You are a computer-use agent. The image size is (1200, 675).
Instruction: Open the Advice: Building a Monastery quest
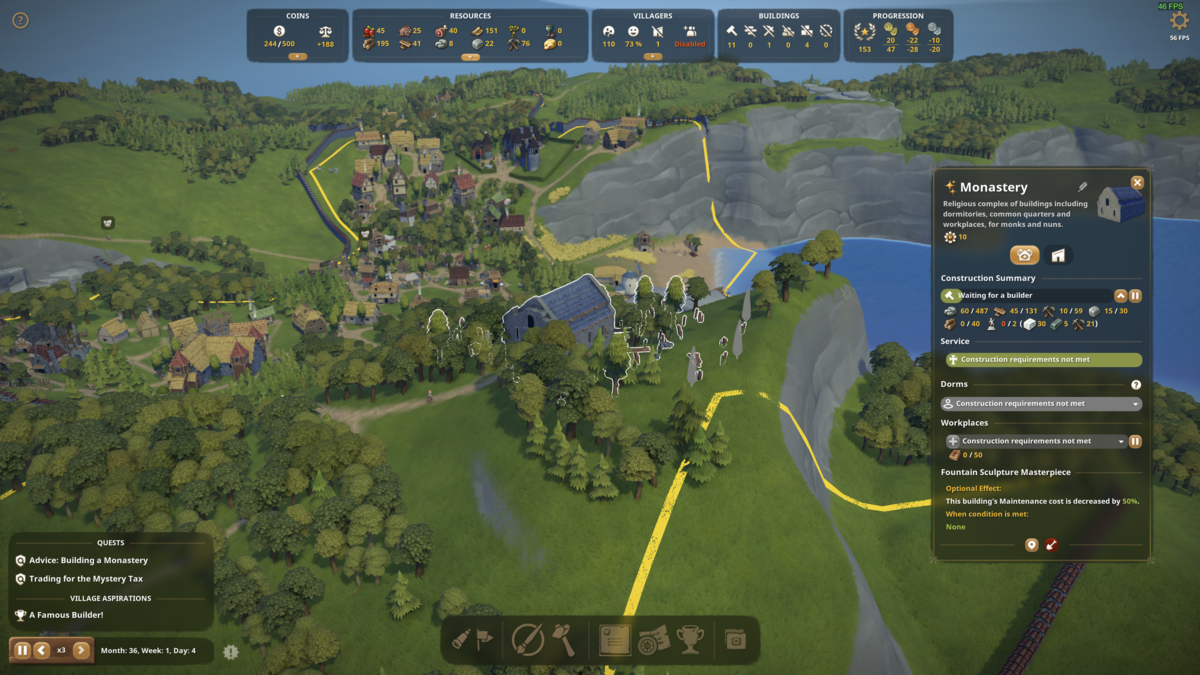coord(88,561)
